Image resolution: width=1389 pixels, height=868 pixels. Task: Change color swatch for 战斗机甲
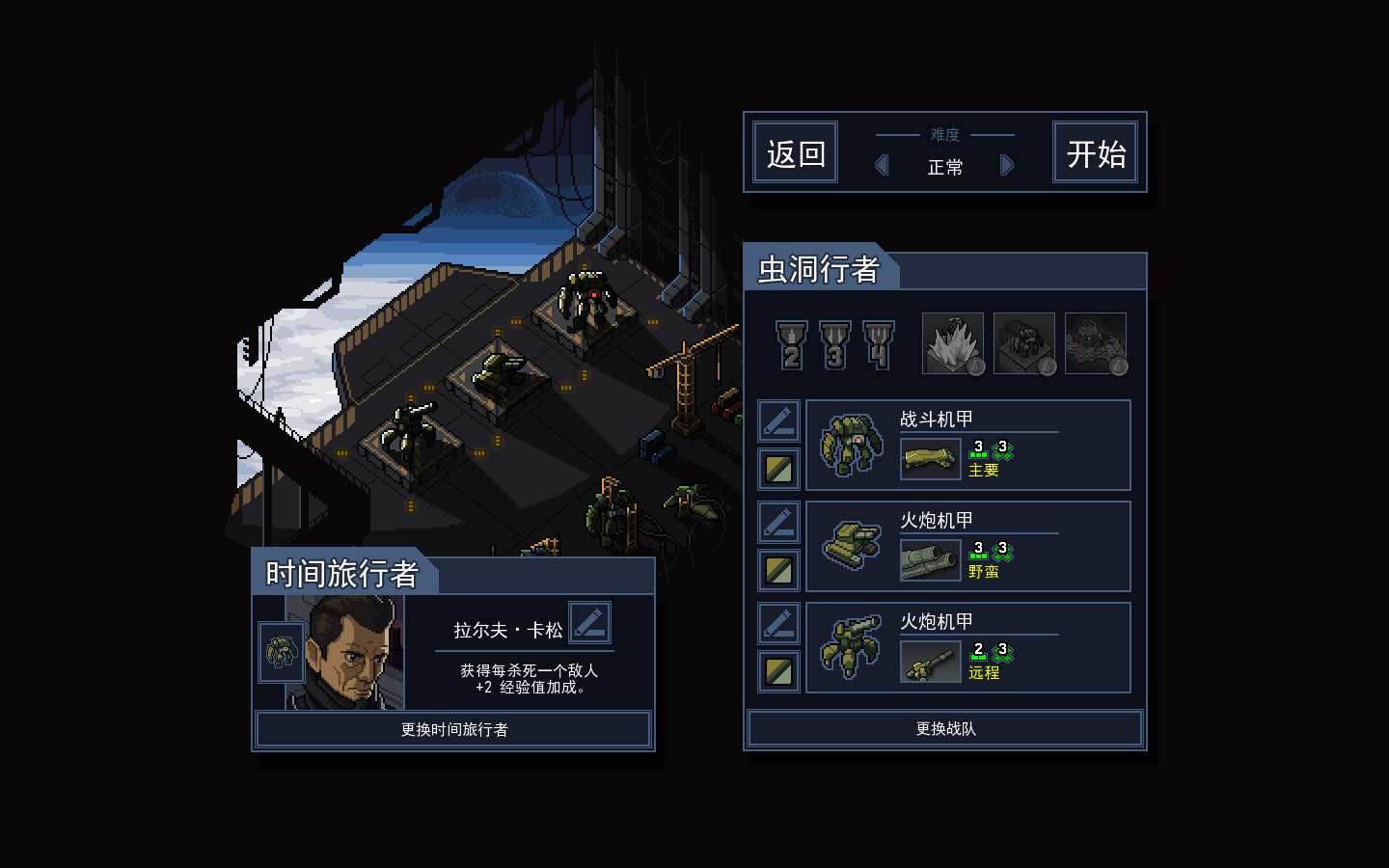coord(778,470)
